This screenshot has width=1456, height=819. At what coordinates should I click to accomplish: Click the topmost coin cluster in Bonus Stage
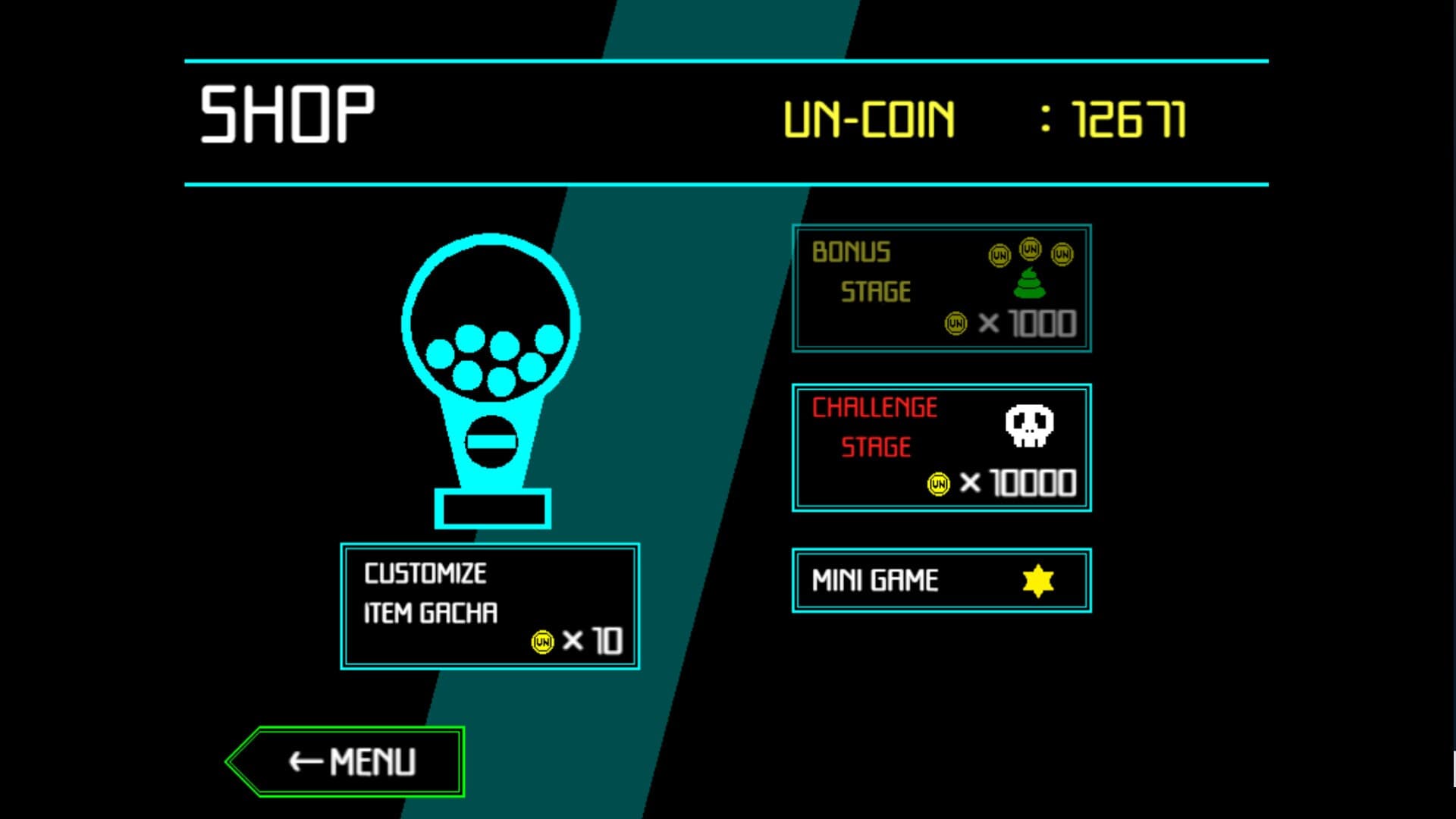(x=1029, y=250)
